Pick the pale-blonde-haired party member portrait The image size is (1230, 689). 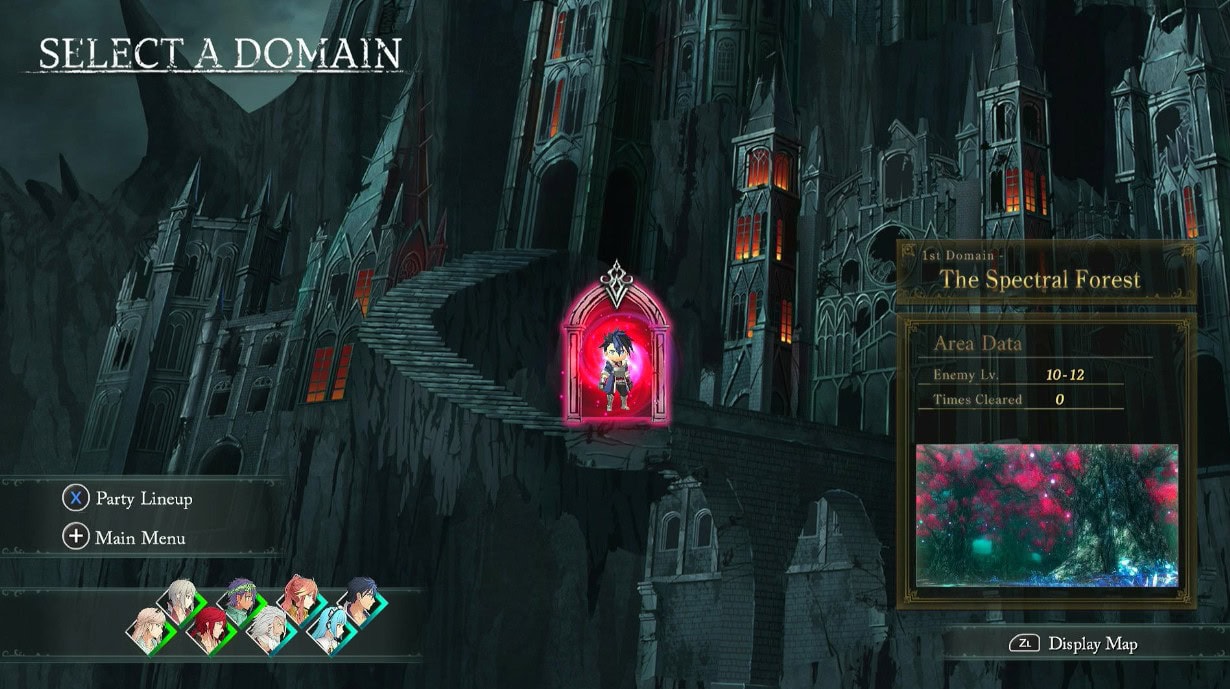[148, 631]
